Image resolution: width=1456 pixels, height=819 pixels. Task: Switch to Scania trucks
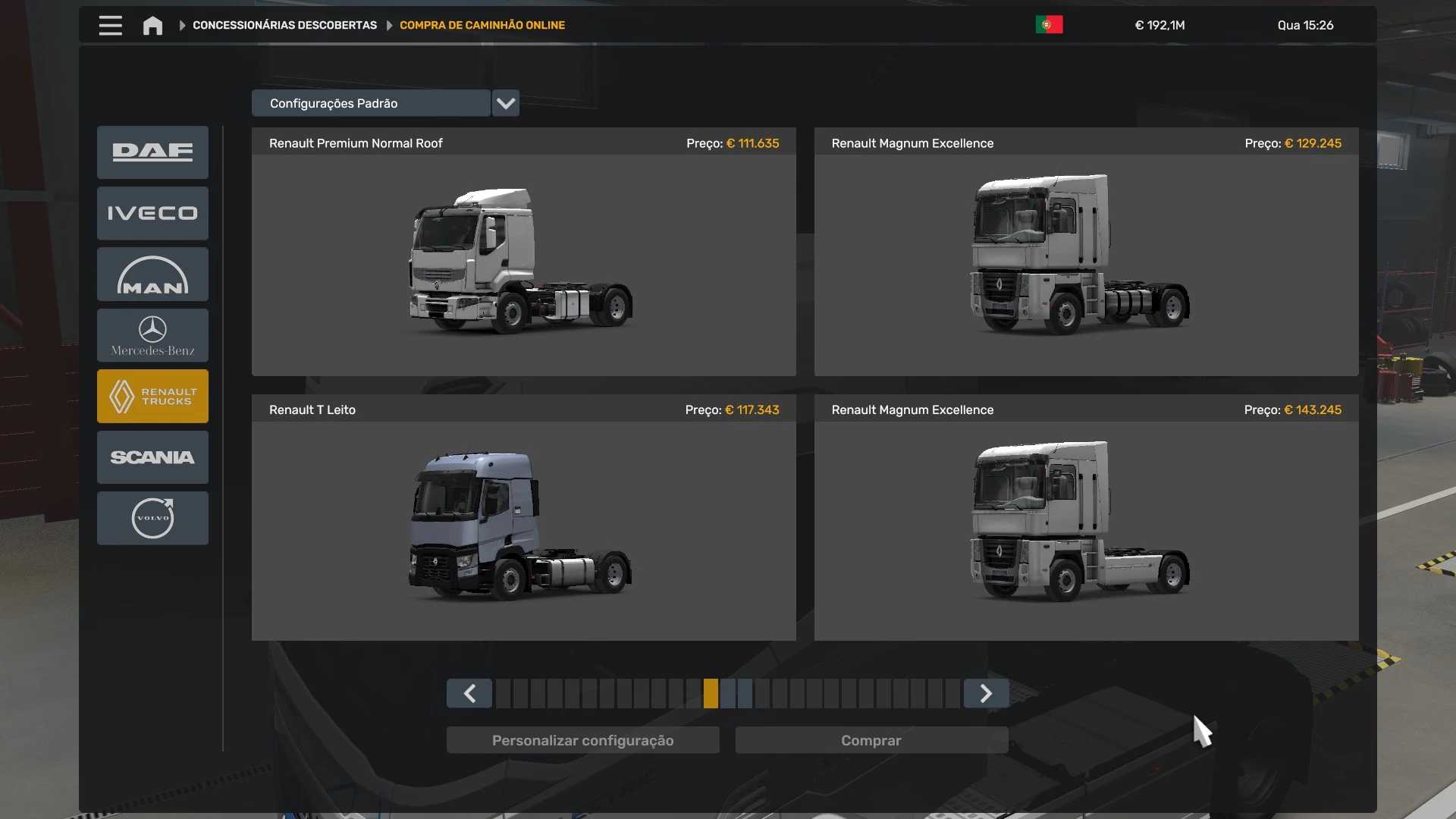152,457
